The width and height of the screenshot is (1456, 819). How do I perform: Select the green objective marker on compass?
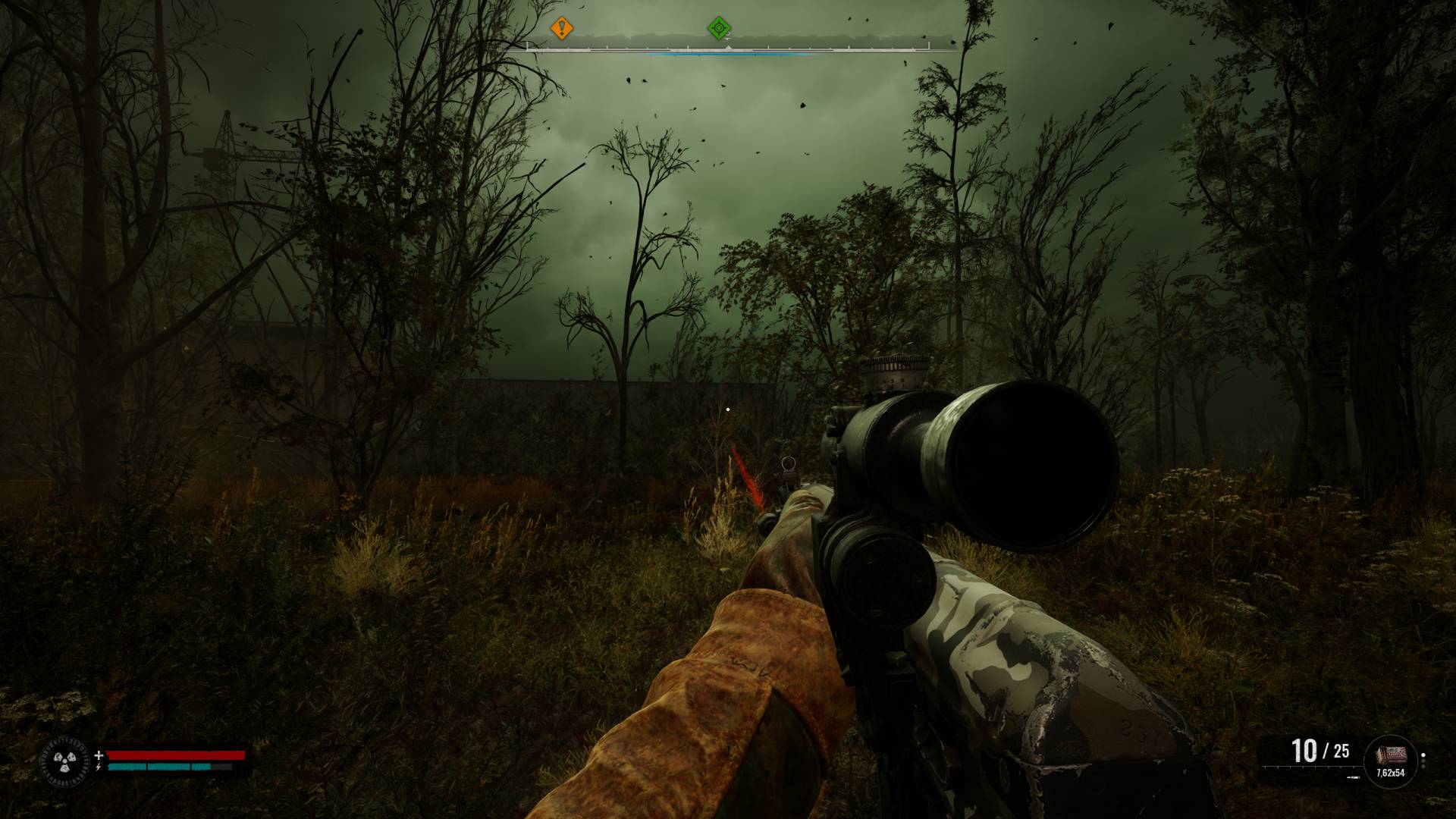(x=719, y=29)
